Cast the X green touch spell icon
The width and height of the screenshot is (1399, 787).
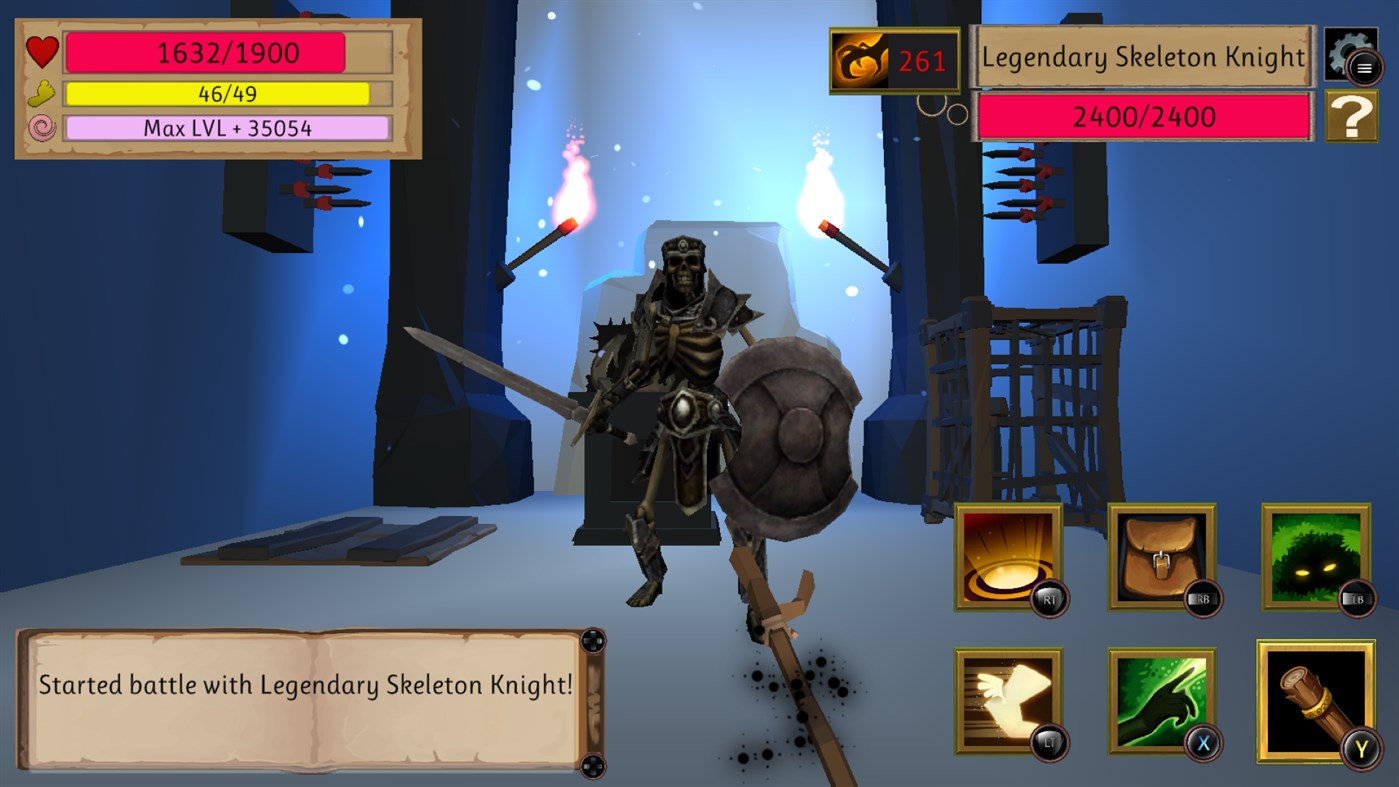point(1162,700)
